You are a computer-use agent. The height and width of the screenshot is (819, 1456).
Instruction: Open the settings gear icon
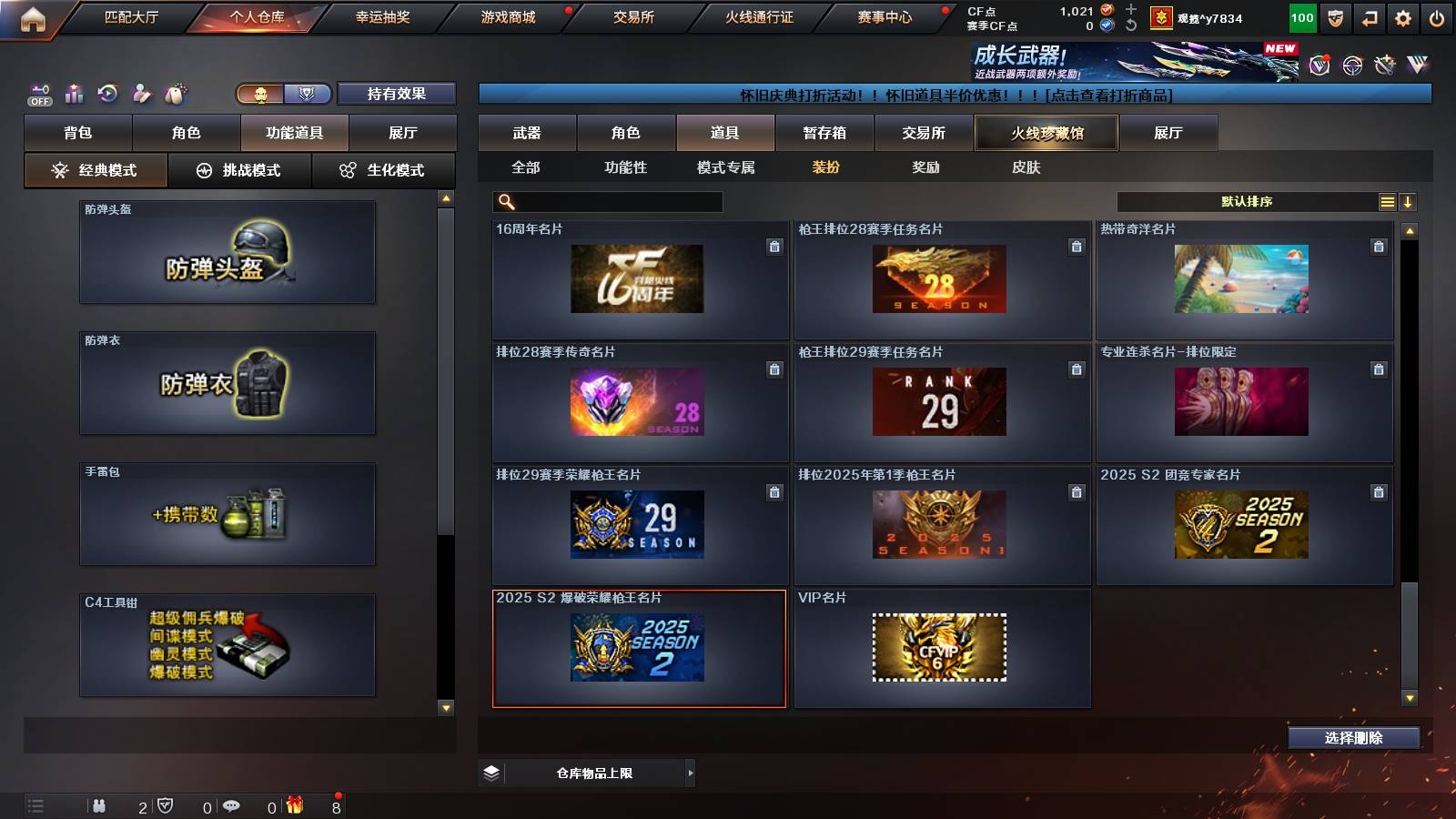pyautogui.click(x=1401, y=17)
